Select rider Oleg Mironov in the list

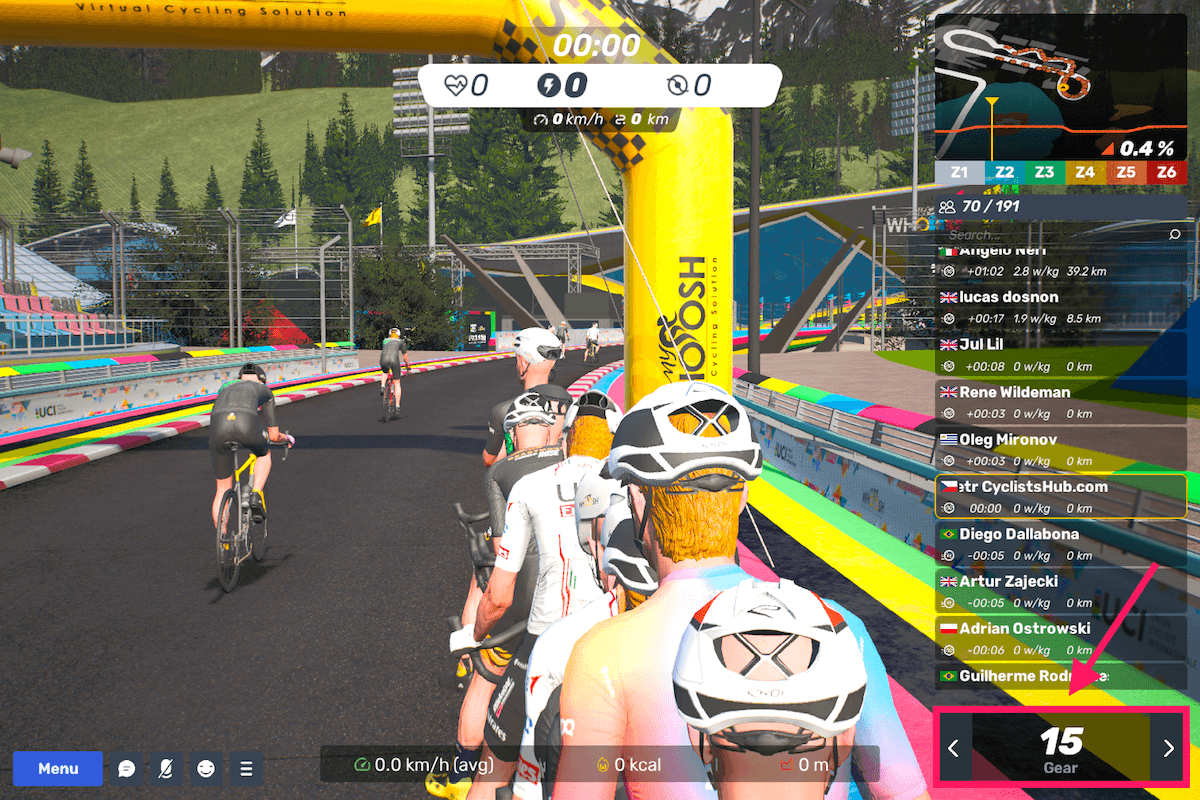tap(1060, 449)
